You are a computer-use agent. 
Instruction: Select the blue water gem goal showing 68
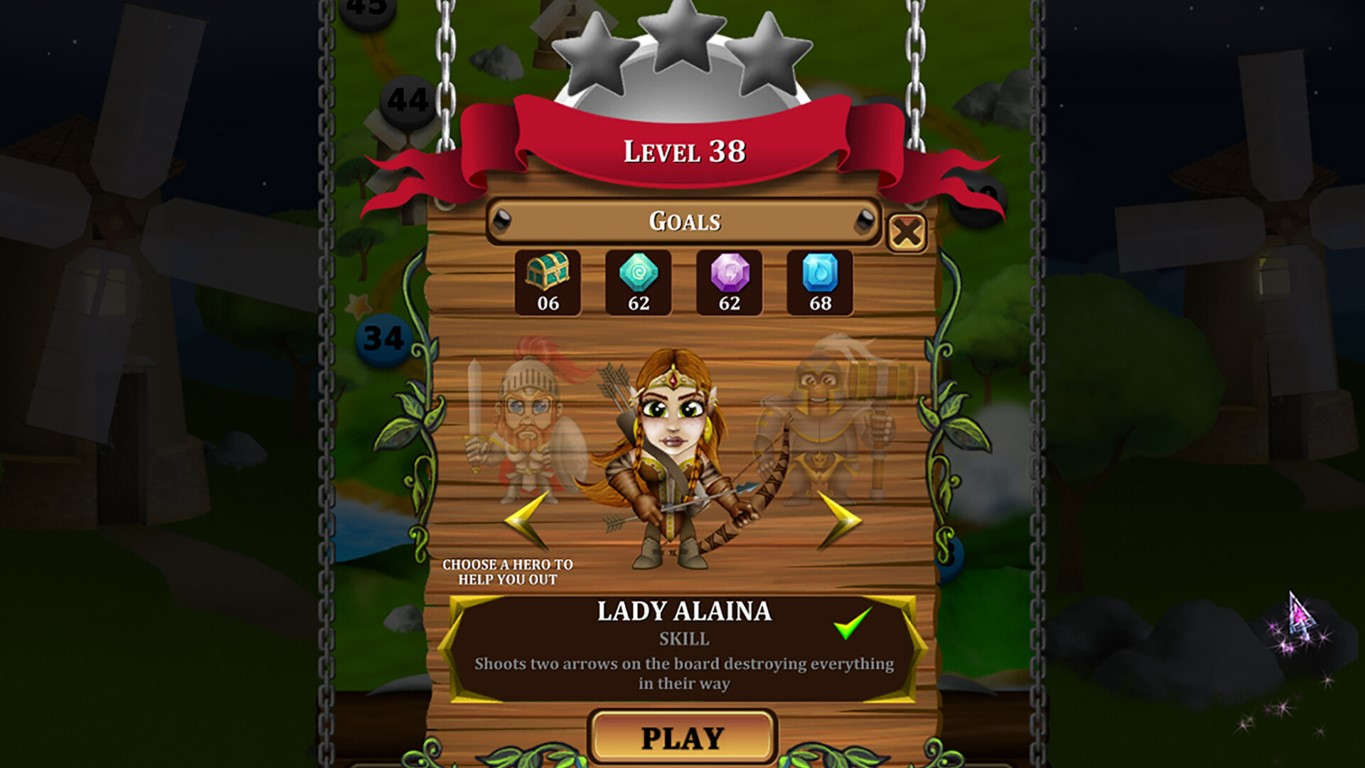point(819,282)
